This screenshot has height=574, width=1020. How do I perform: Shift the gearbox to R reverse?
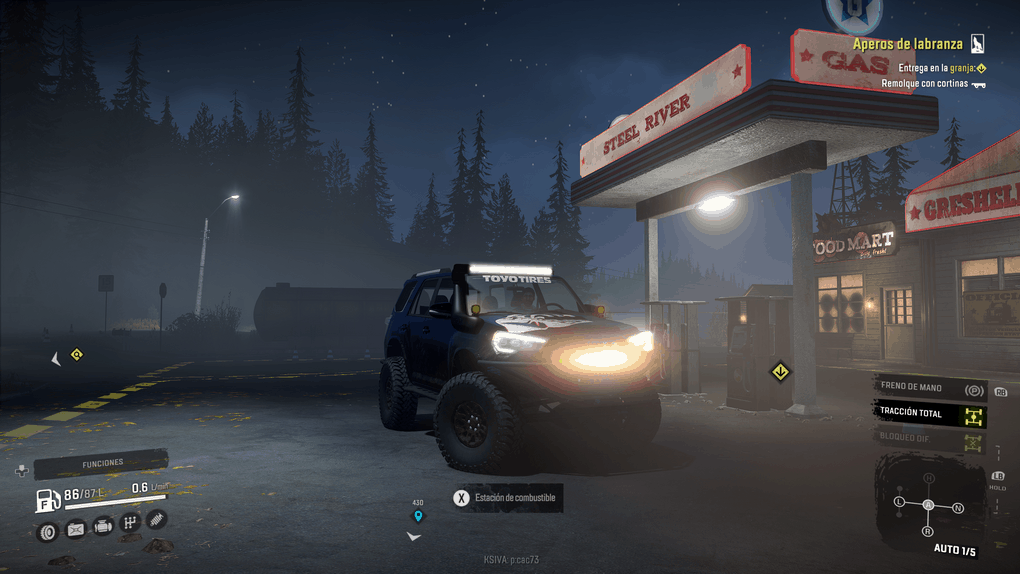[x=928, y=531]
